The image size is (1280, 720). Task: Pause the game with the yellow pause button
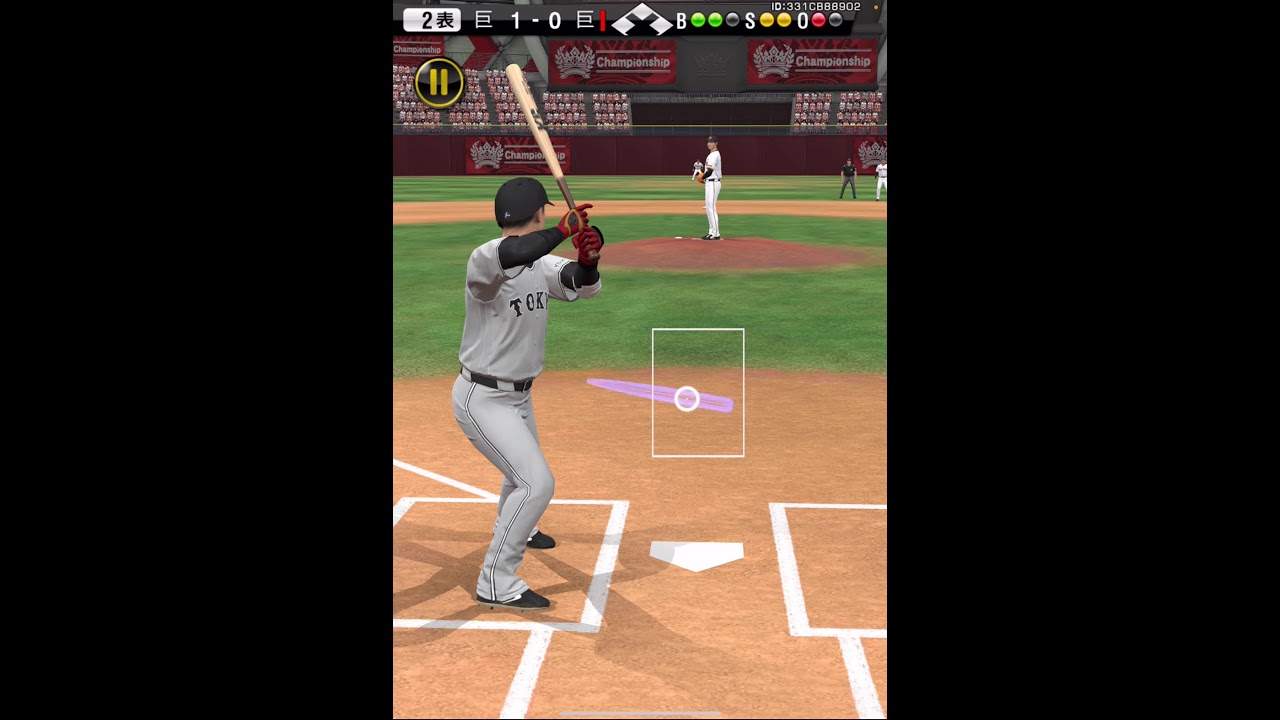point(439,83)
